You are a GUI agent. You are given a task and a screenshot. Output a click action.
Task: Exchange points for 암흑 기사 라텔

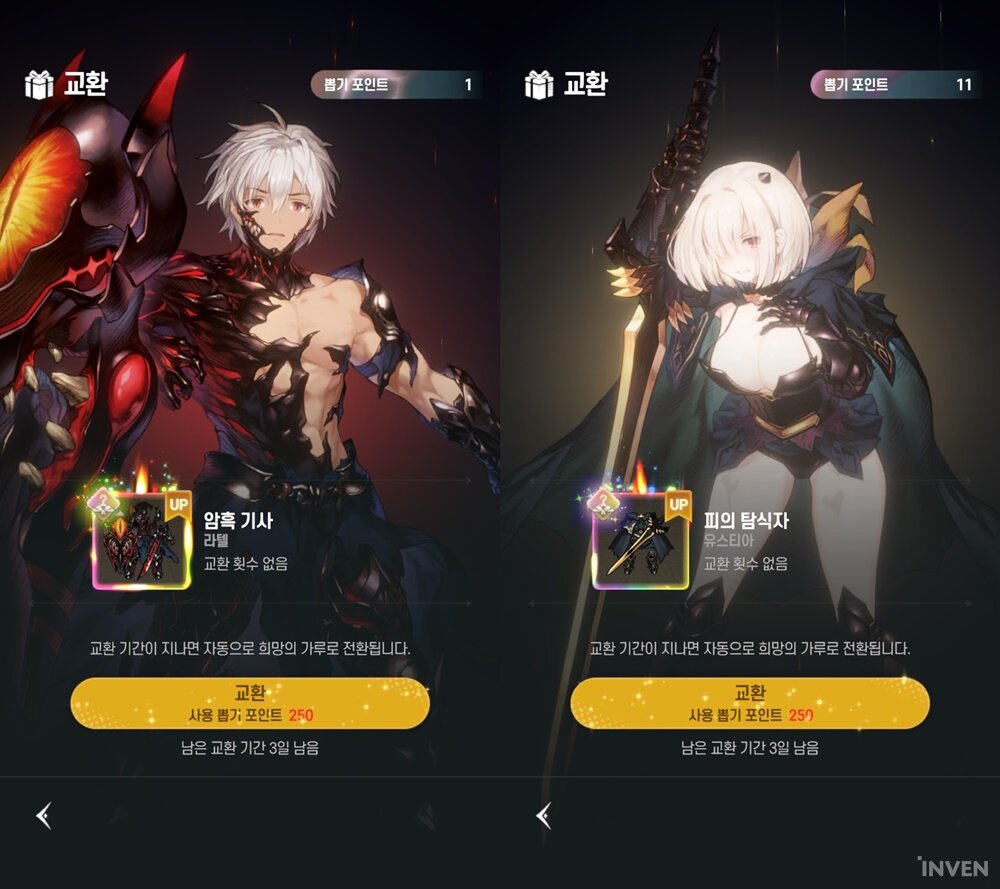(250, 703)
